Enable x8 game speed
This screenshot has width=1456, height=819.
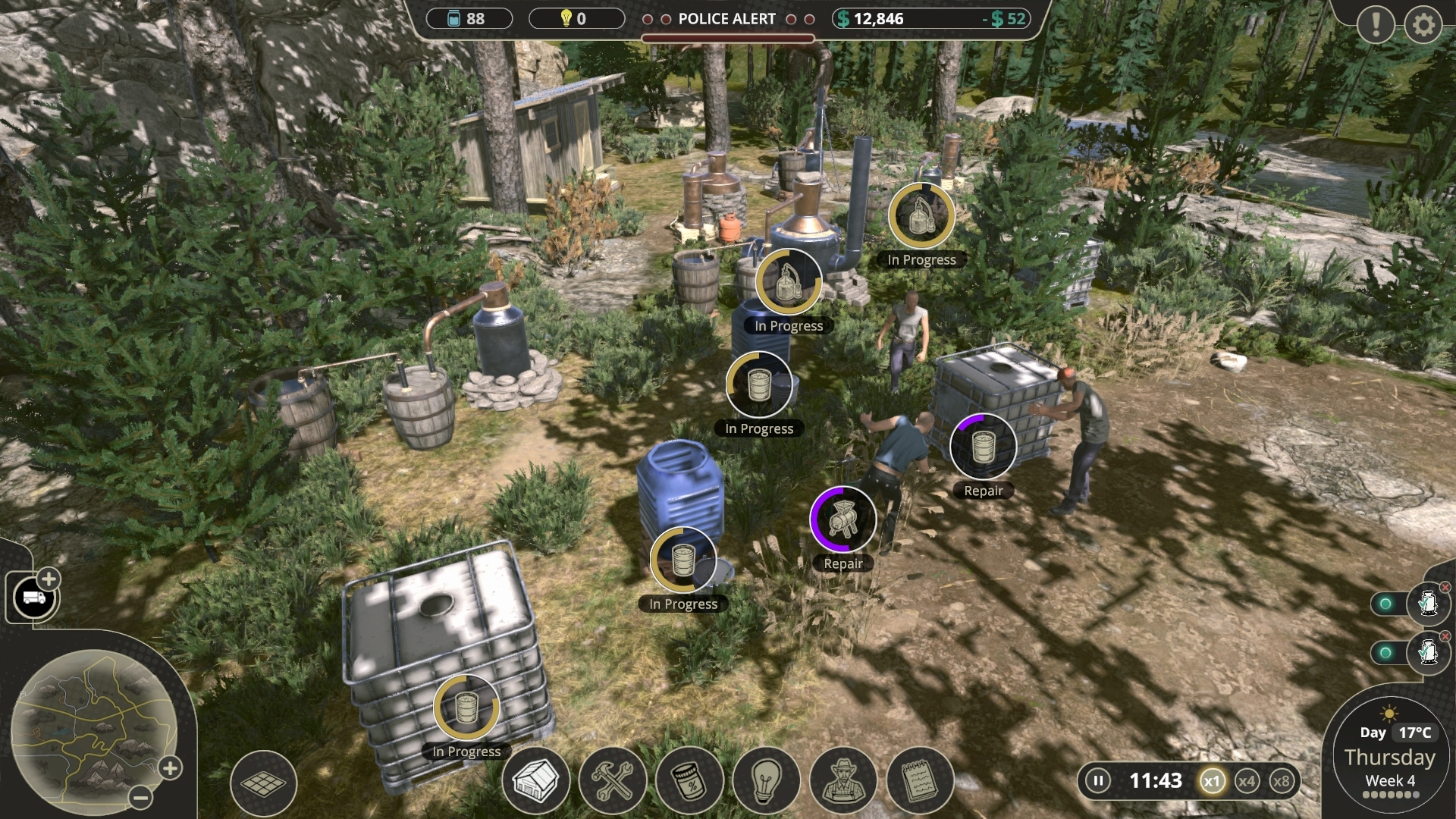(x=1283, y=780)
